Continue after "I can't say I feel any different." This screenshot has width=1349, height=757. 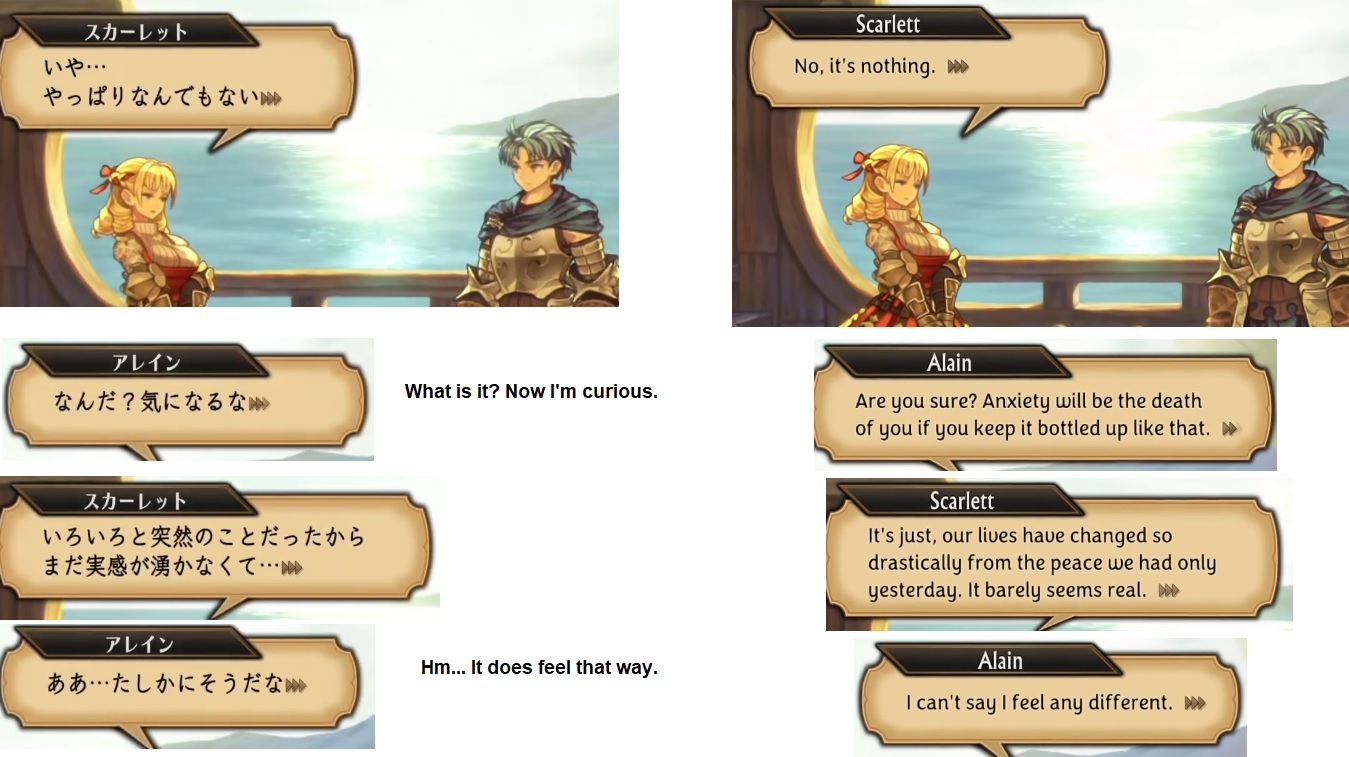coord(1194,704)
